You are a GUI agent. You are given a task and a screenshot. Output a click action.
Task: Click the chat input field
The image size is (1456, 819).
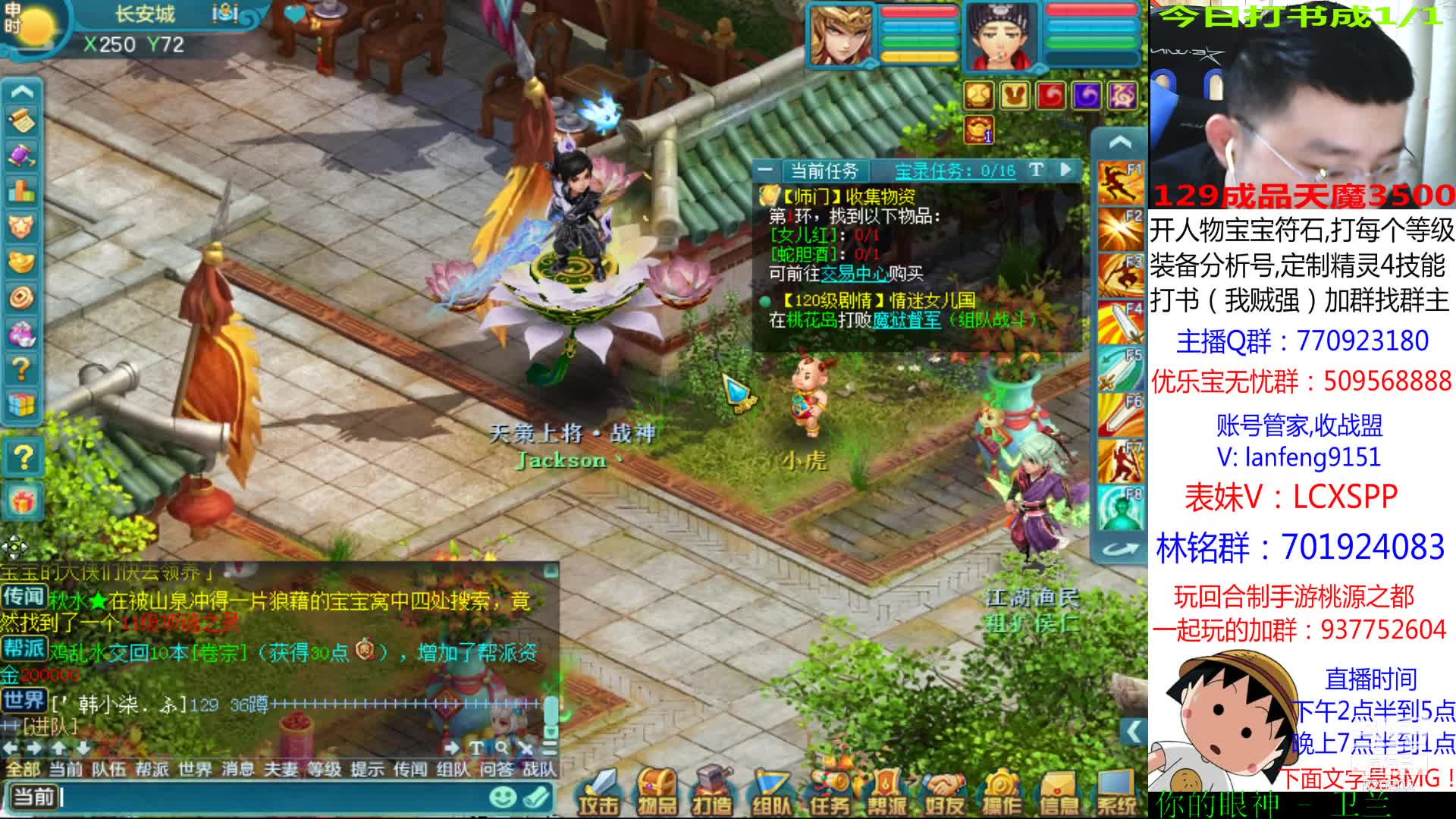(273, 797)
